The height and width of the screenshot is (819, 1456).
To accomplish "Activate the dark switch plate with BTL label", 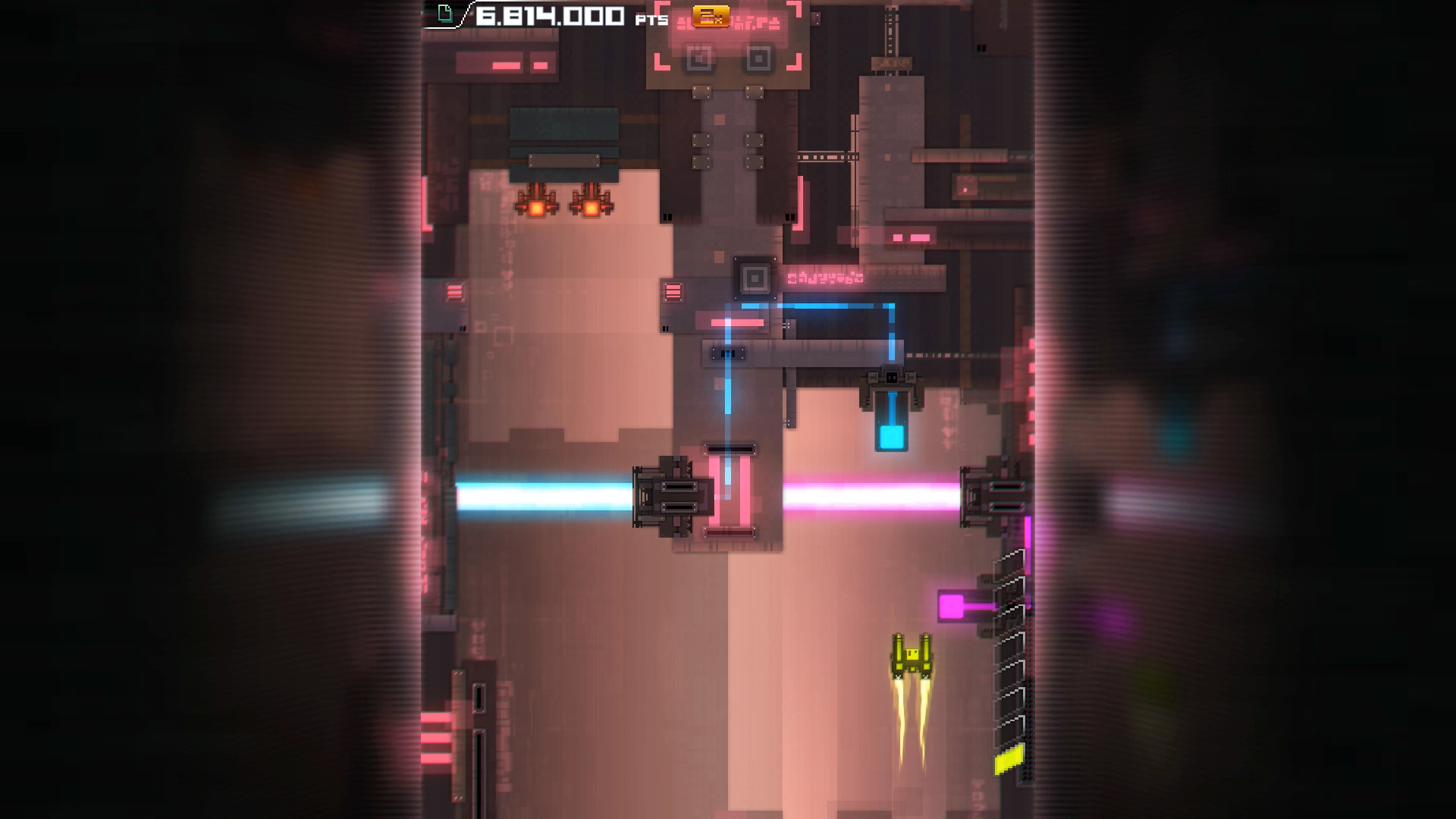I will [726, 352].
